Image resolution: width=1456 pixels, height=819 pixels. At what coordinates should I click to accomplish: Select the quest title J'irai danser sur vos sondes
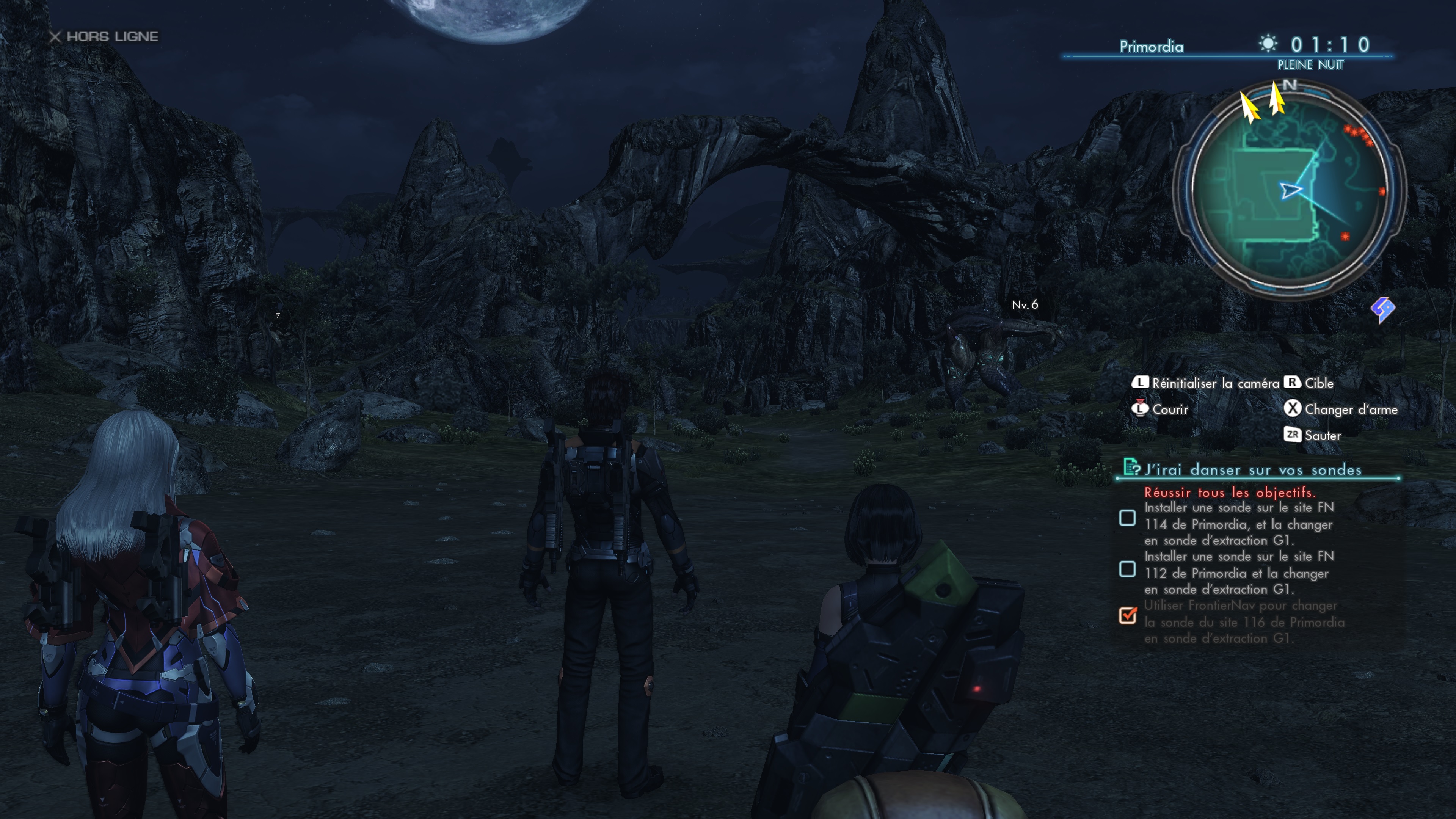click(x=1252, y=470)
